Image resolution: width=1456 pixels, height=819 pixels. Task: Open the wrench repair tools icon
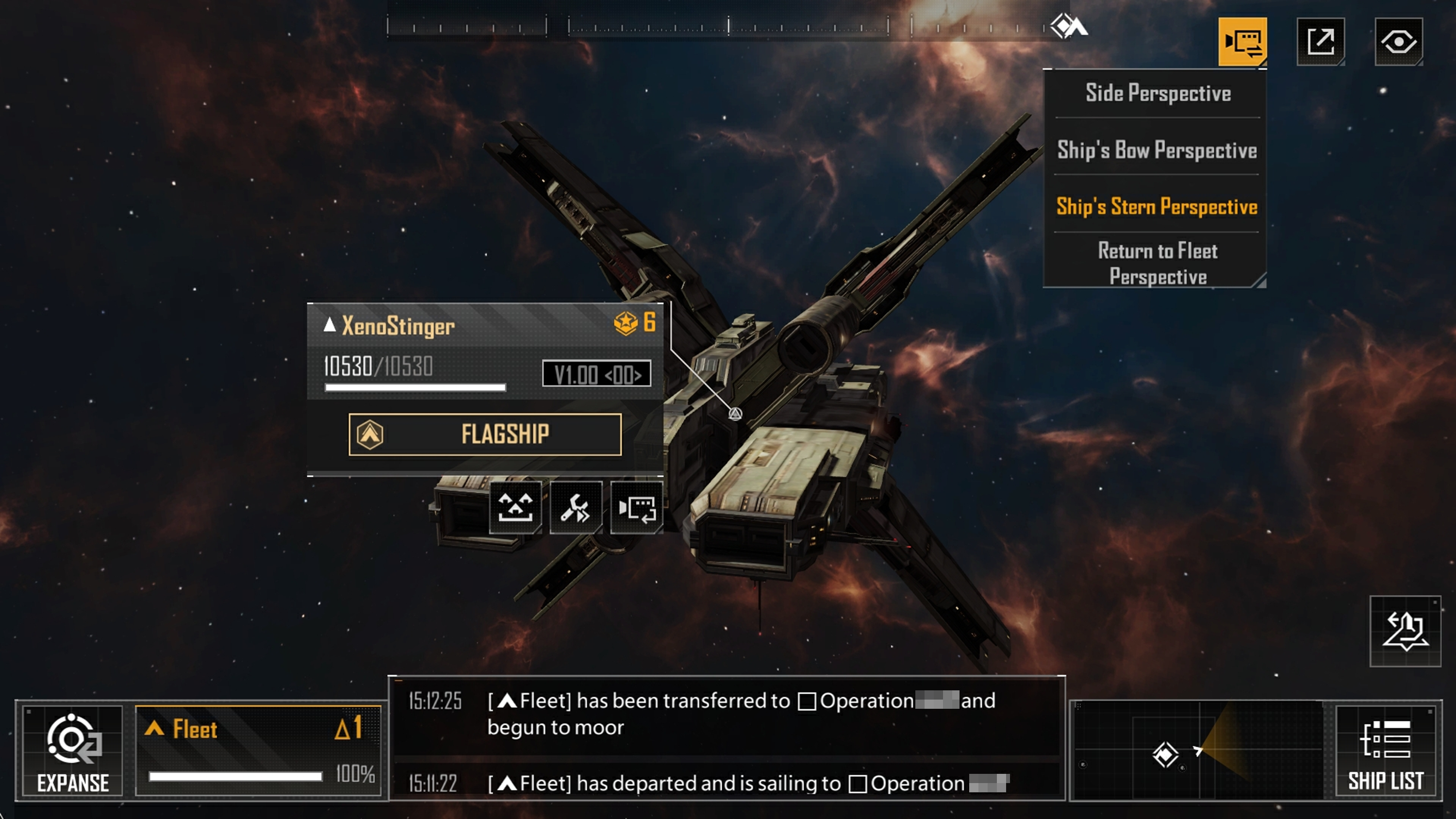point(576,507)
